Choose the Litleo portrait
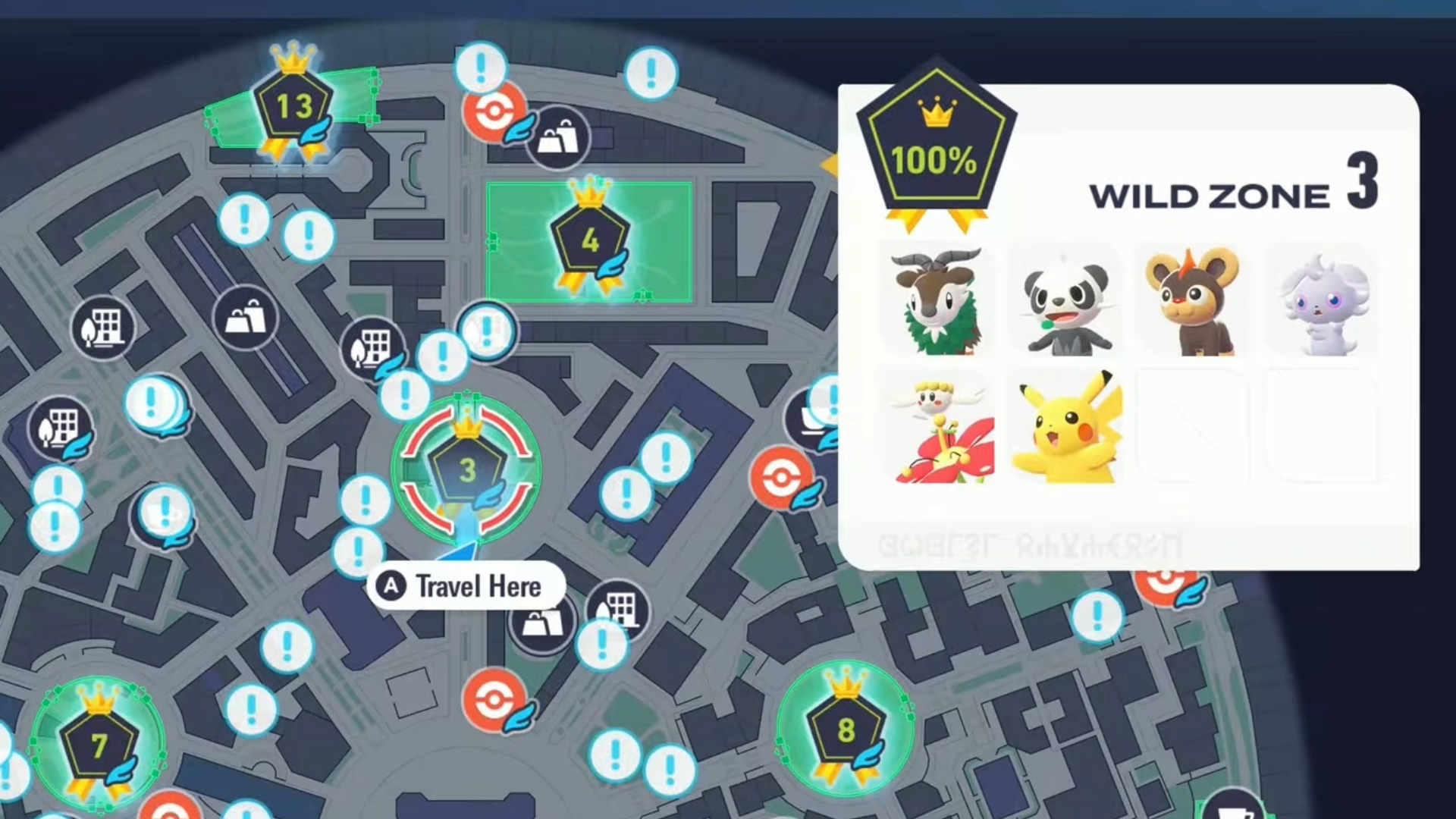This screenshot has height=819, width=1456. pos(1192,303)
